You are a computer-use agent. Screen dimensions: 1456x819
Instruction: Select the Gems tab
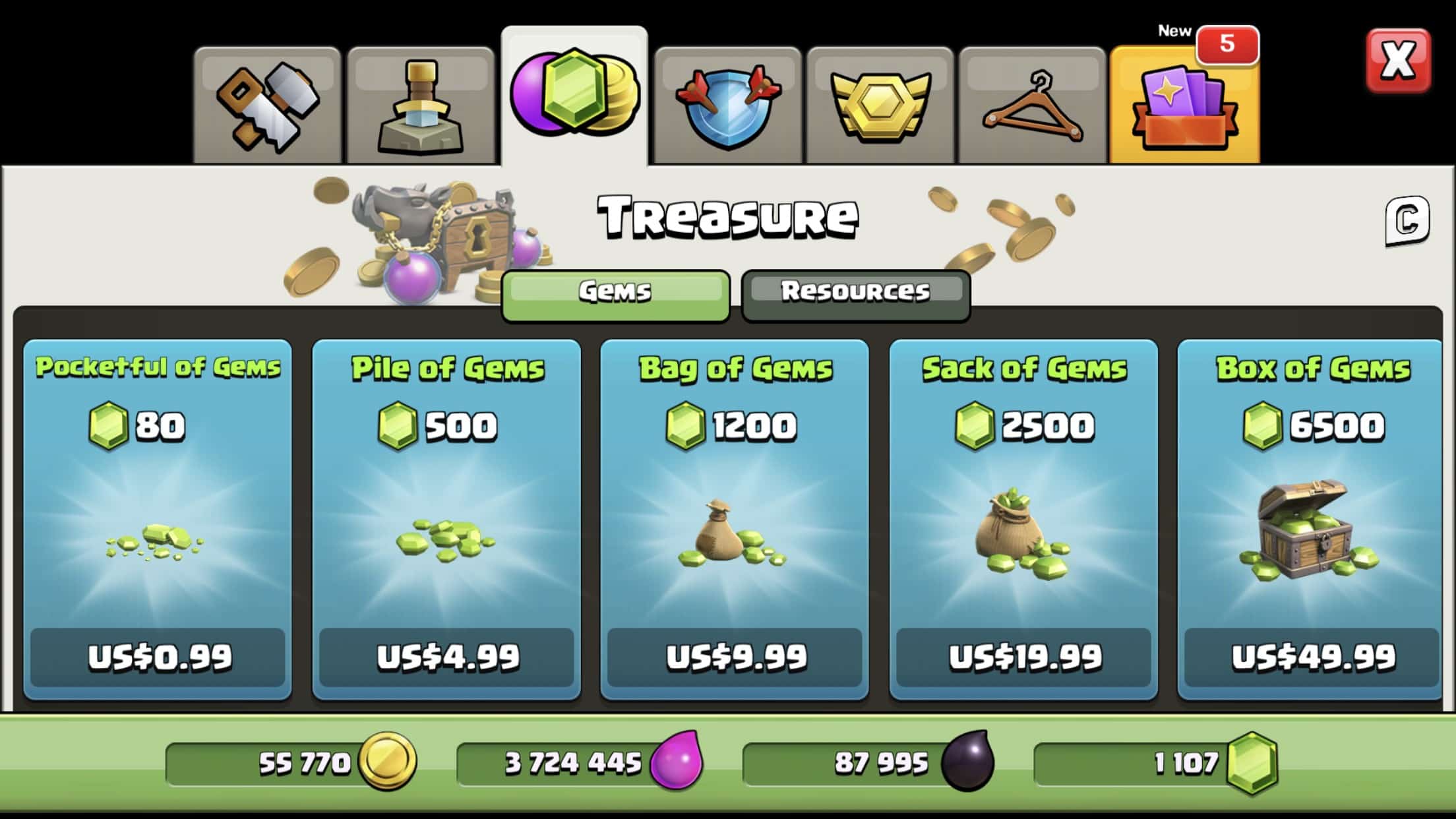615,293
